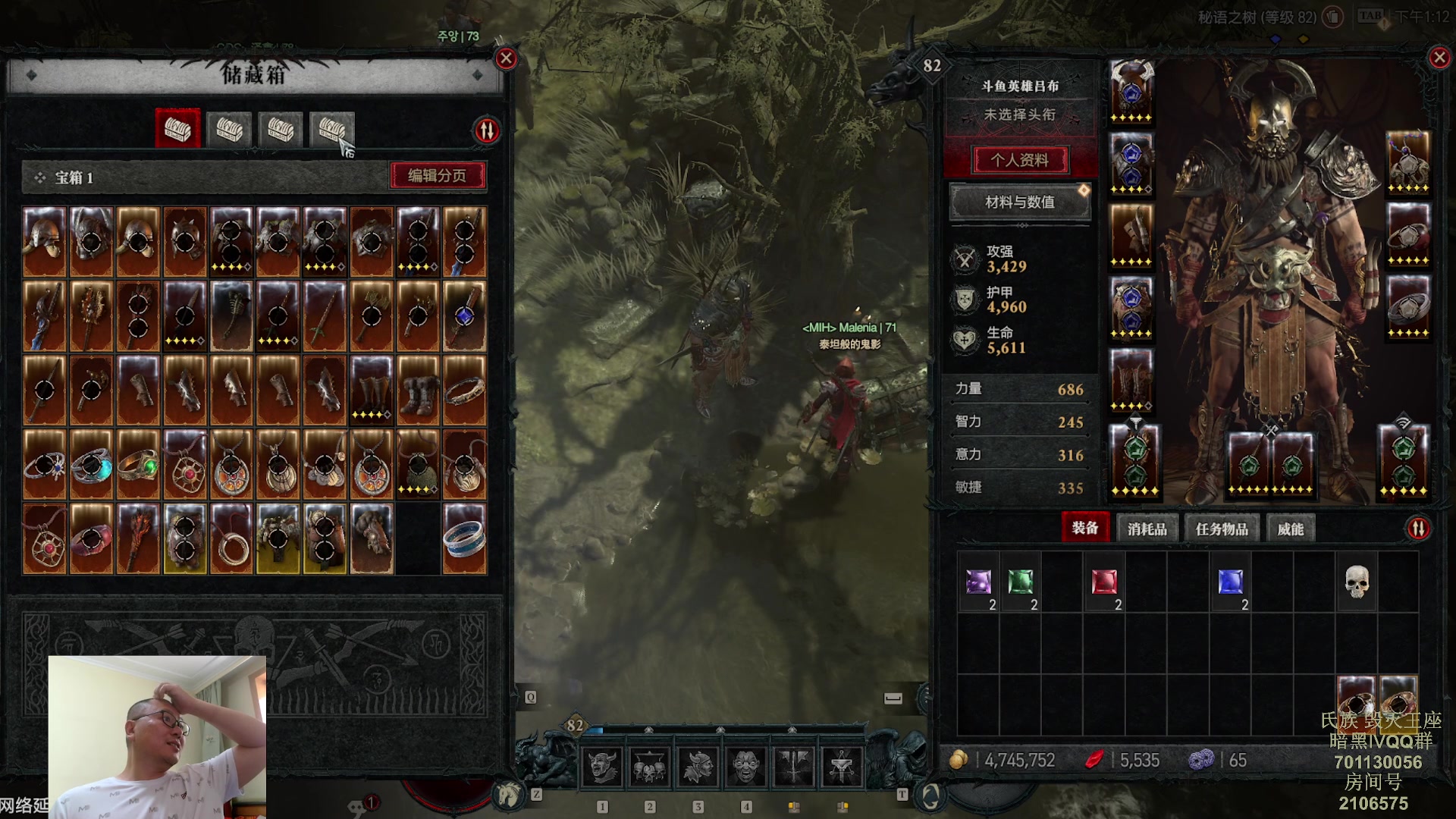This screenshot has height=819, width=1456.
Task: Select the first red stash chest tab
Action: [177, 129]
